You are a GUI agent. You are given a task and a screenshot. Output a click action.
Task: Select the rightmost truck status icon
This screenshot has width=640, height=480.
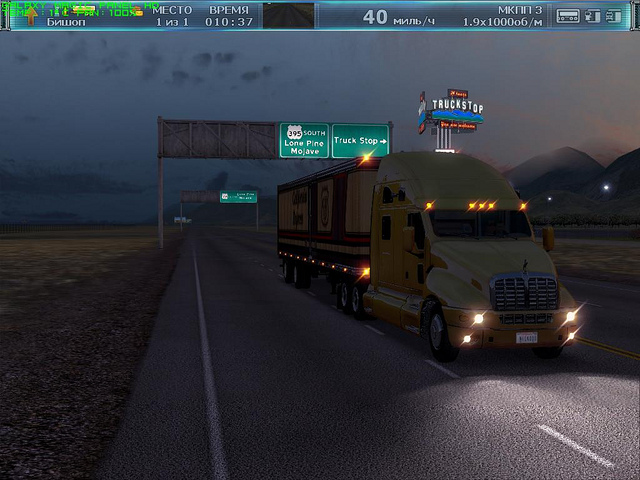click(x=613, y=16)
